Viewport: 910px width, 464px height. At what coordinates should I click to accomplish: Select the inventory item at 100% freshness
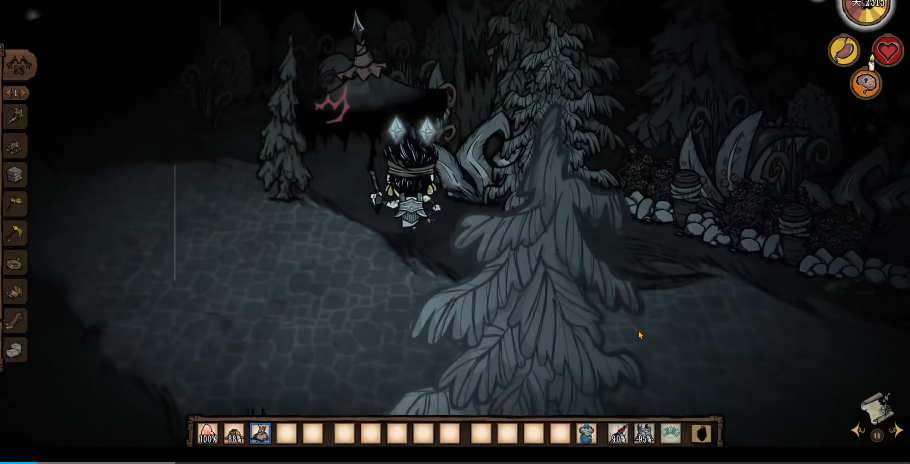(208, 433)
